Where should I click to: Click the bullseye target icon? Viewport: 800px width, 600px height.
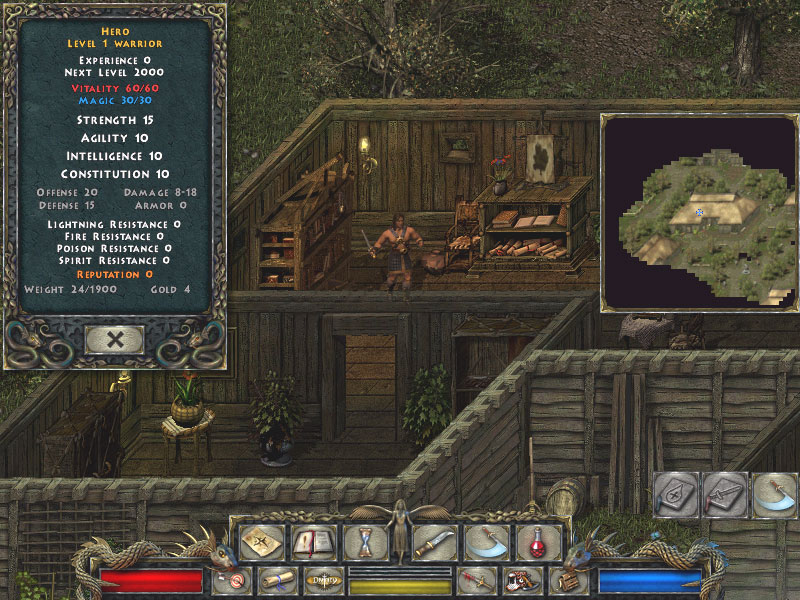point(233,580)
